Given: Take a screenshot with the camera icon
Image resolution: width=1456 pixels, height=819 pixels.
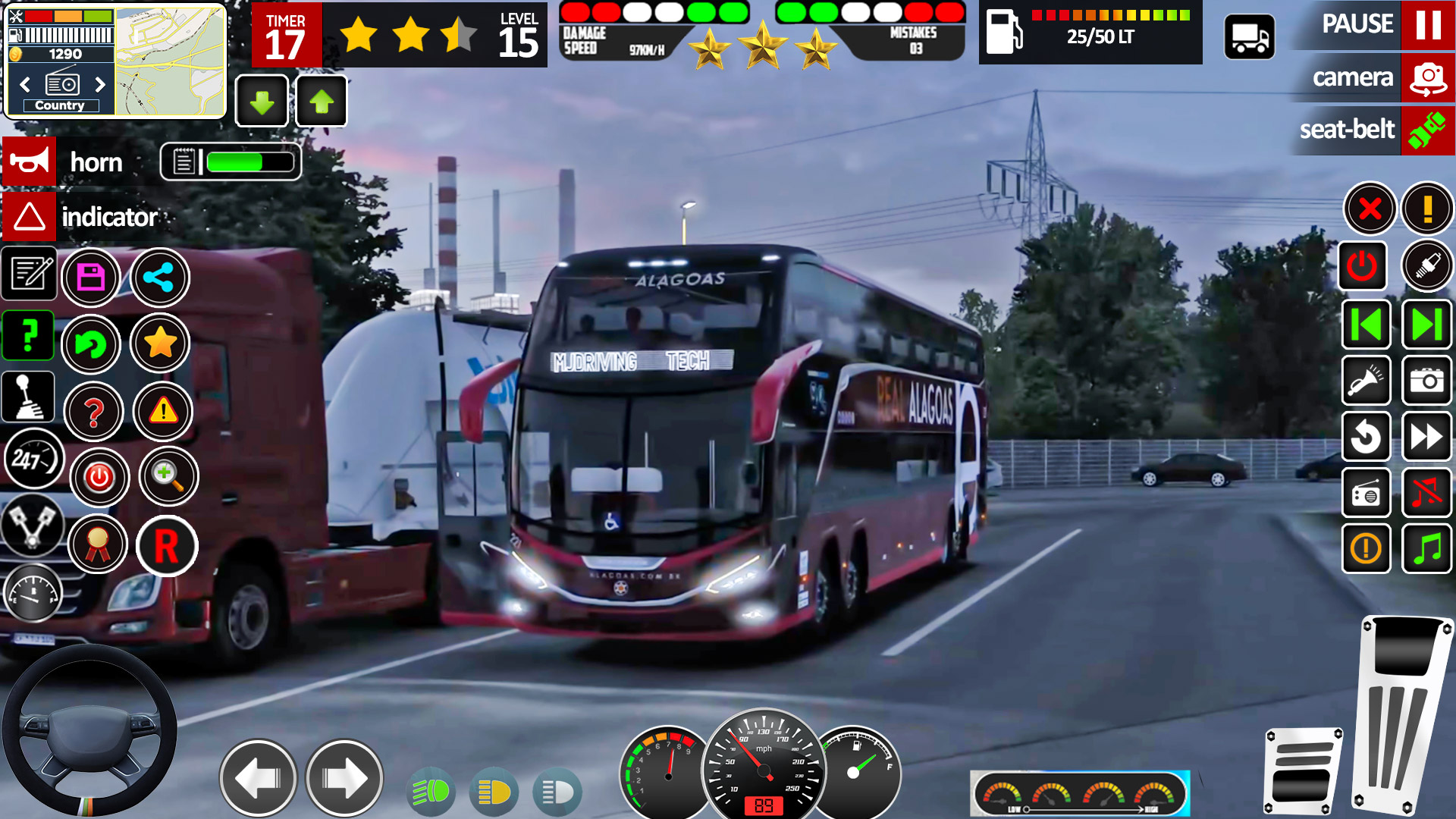Looking at the screenshot, I should coord(1426,381).
